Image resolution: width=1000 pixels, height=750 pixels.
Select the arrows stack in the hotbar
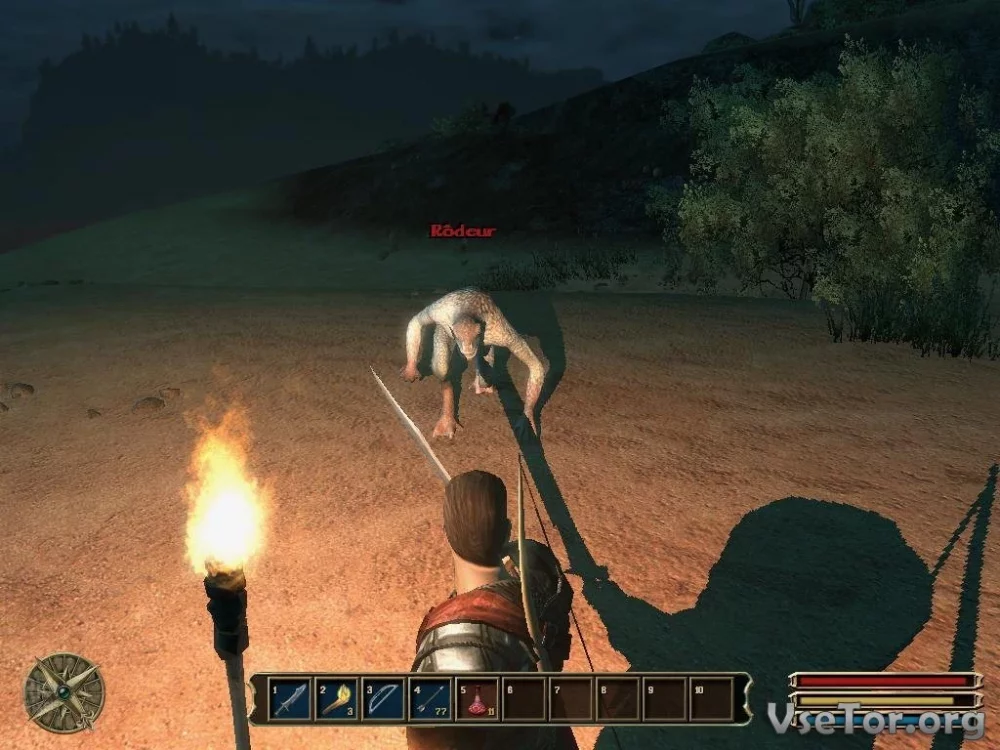(431, 699)
